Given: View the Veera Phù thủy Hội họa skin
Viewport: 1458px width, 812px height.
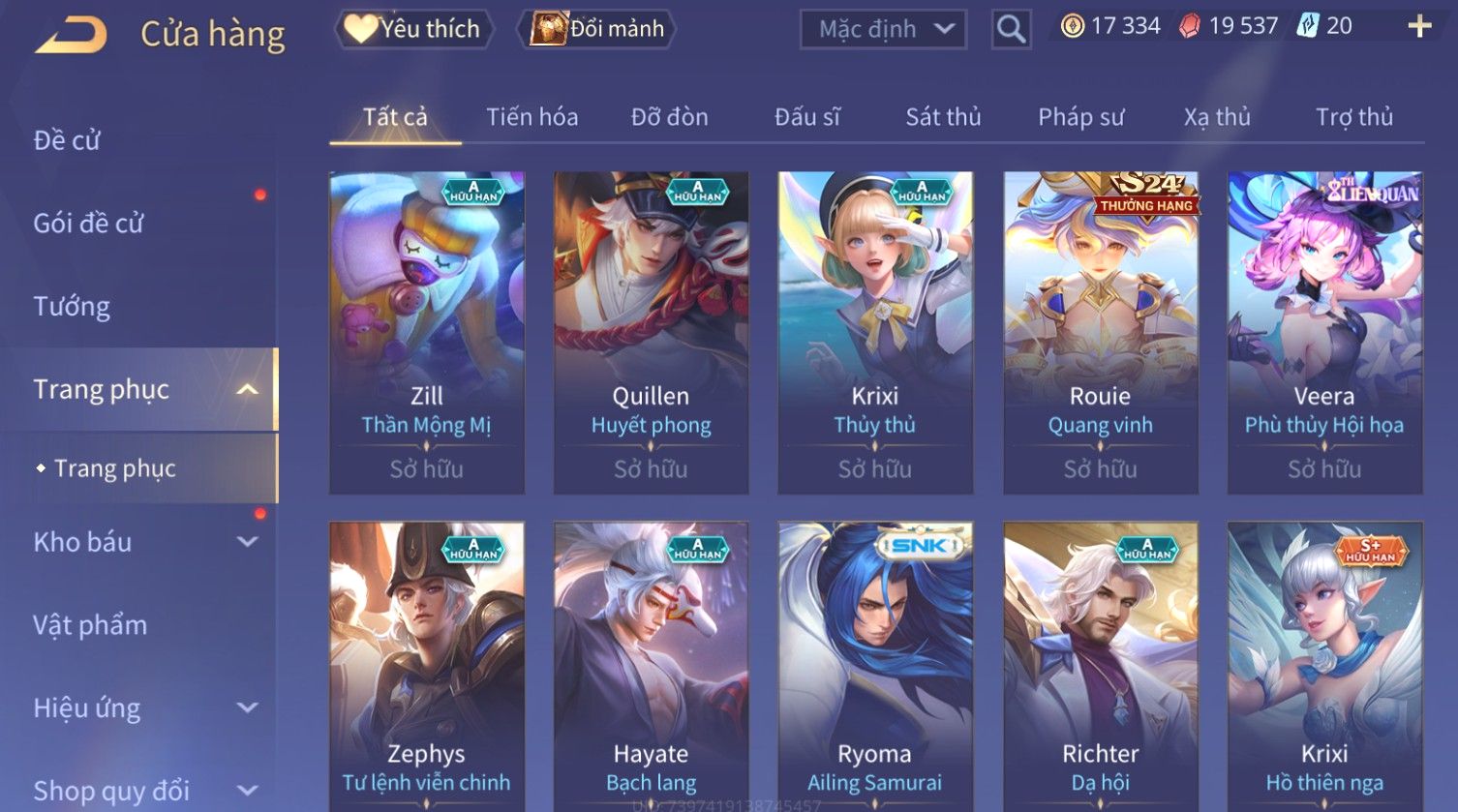Looking at the screenshot, I should pos(1324,332).
